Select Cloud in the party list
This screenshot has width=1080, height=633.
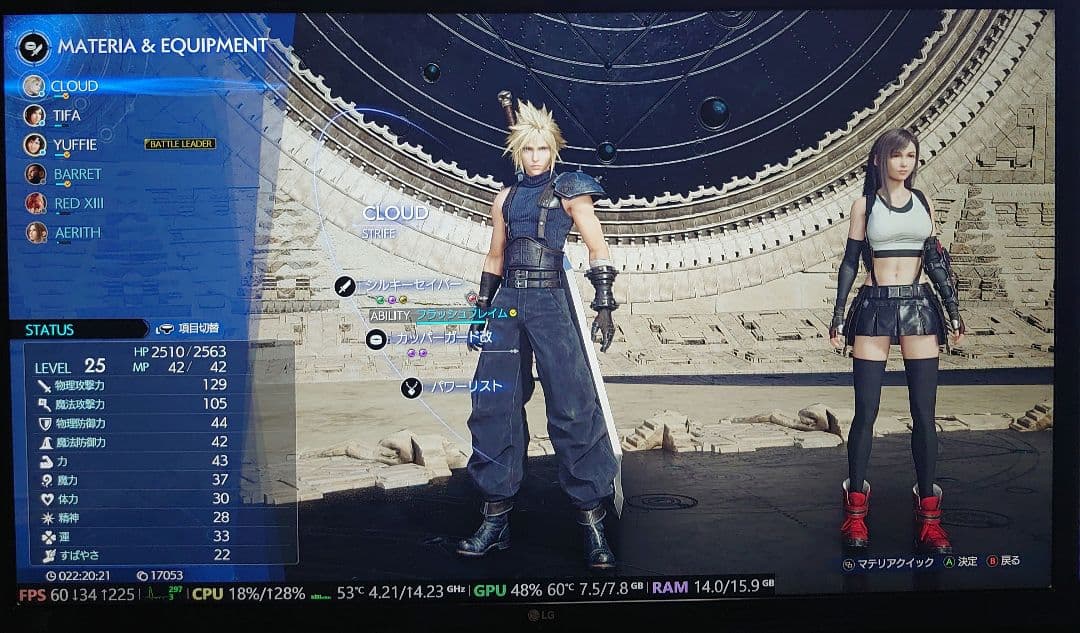tap(73, 86)
